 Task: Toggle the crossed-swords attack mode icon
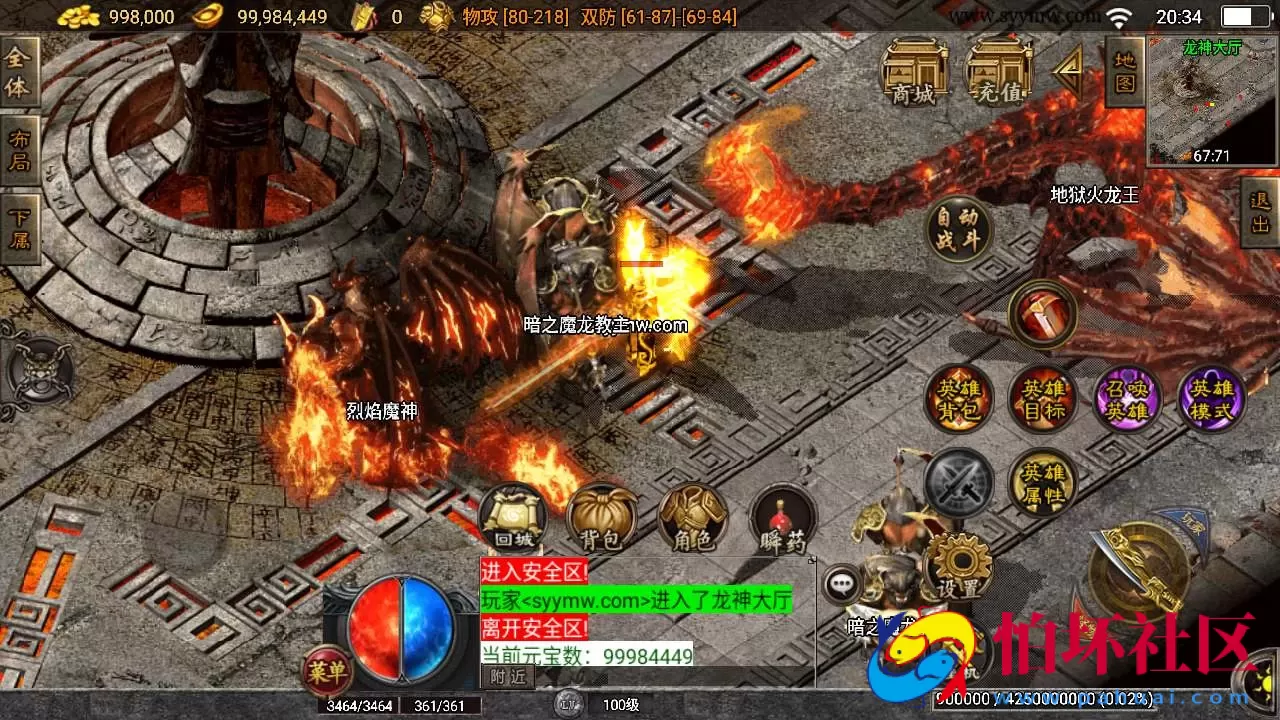coord(958,483)
